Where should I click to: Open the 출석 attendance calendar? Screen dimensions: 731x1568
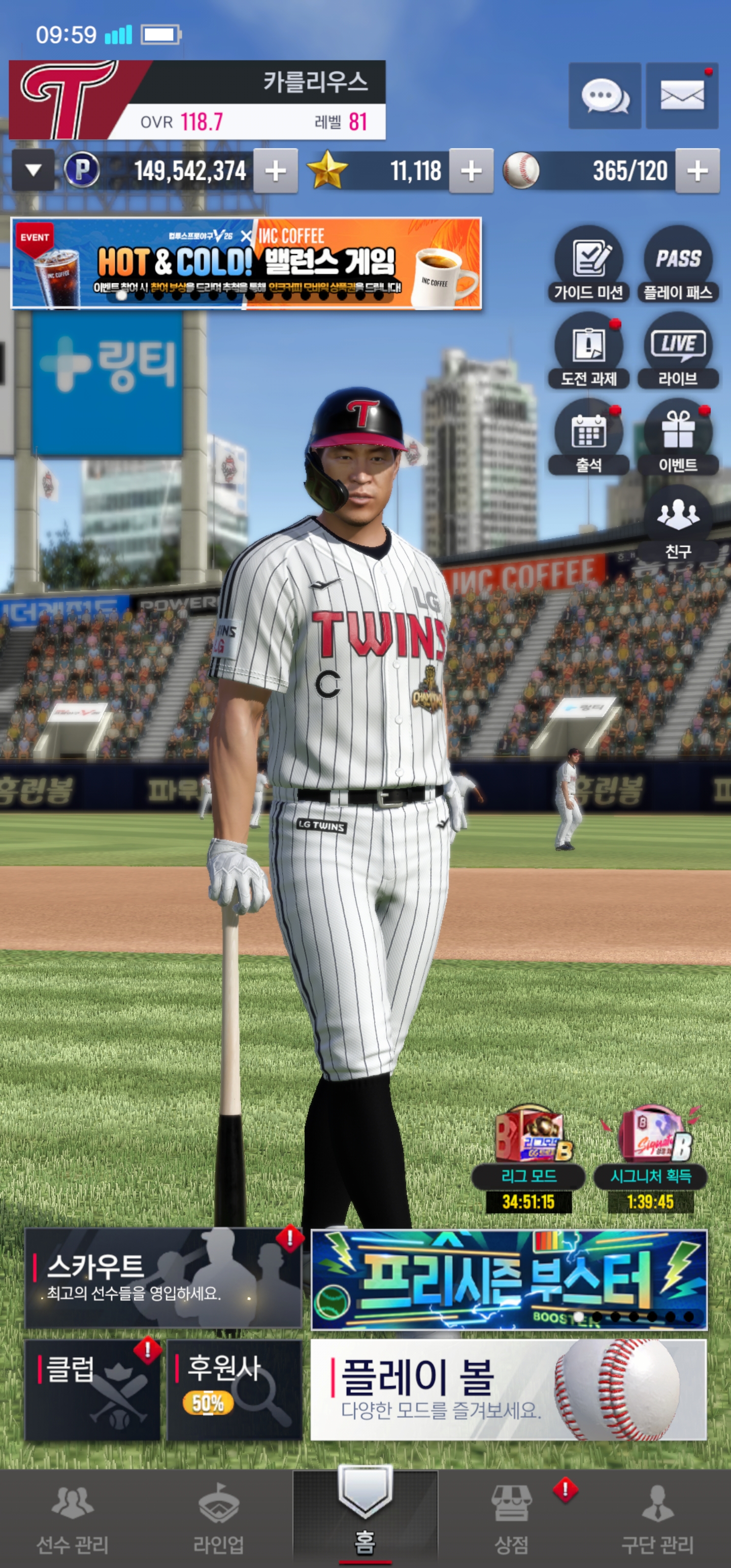[588, 438]
